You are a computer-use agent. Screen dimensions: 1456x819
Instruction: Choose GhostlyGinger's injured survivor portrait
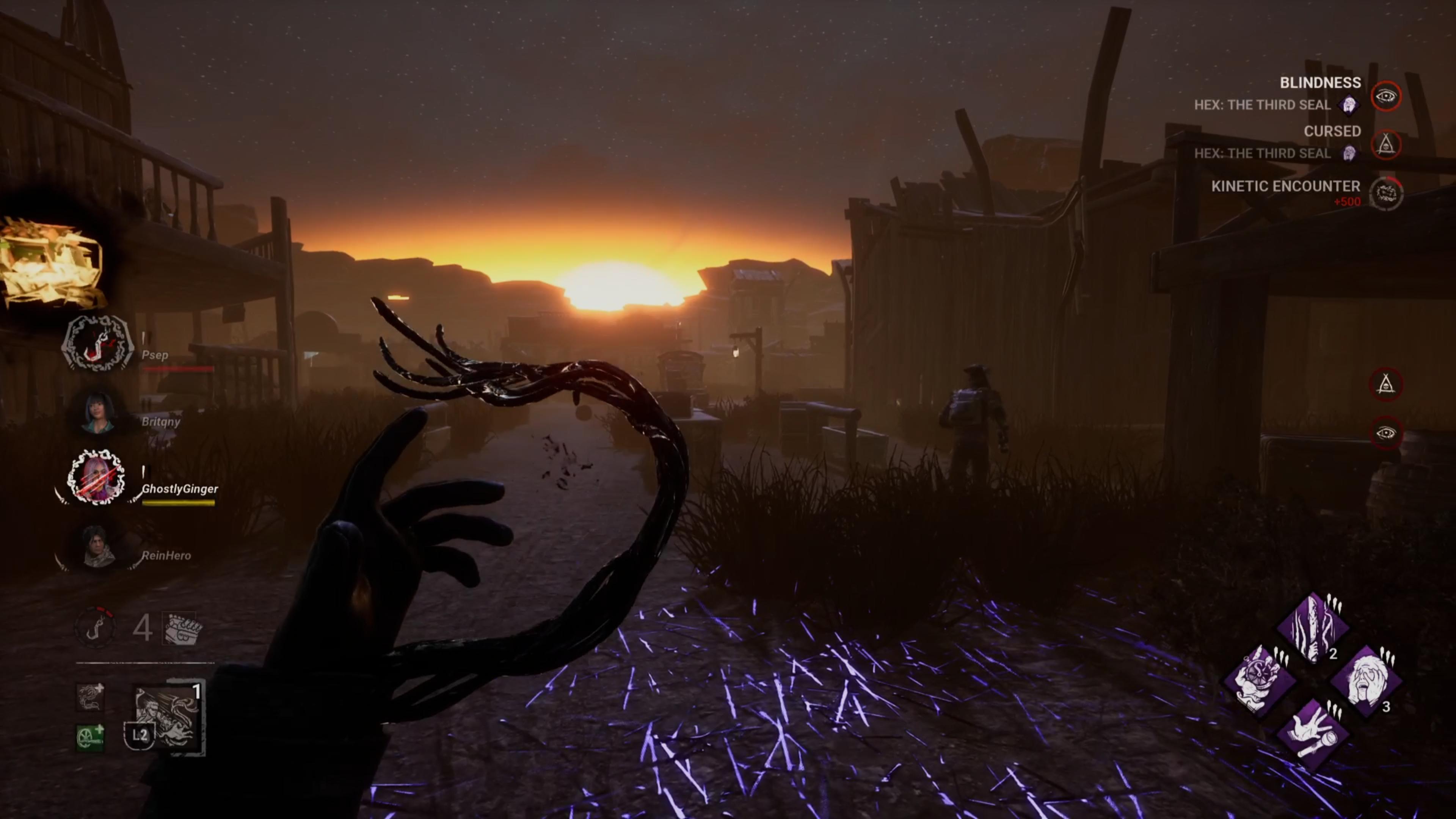coord(96,478)
